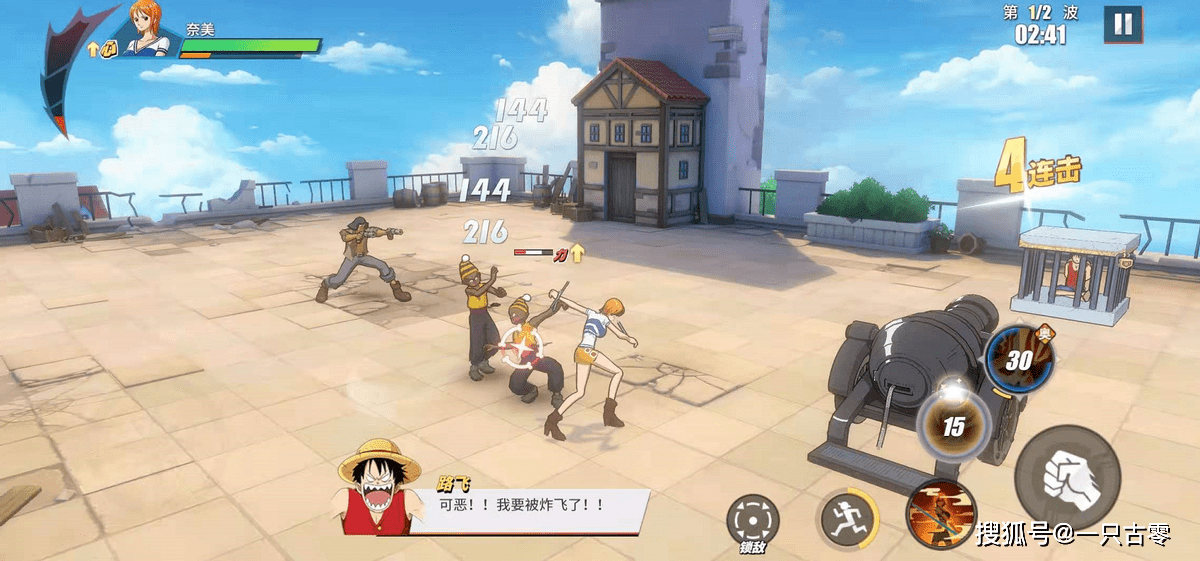Viewport: 1200px width, 561px height.
Task: Activate the ultimate skill showing 30 cooldown
Action: [1019, 360]
